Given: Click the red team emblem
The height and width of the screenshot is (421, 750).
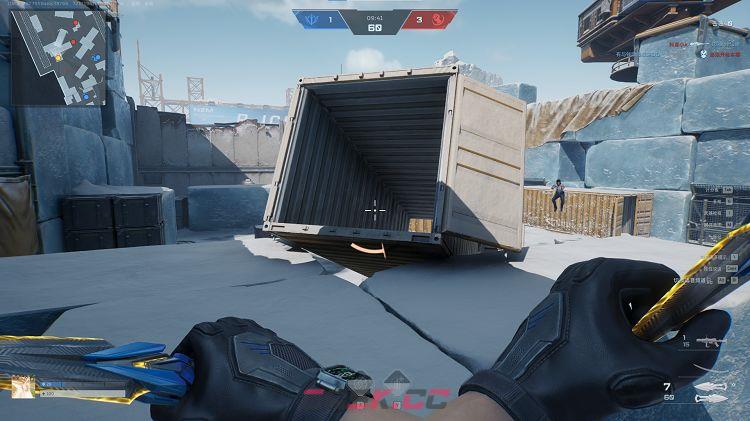Looking at the screenshot, I should click(x=442, y=18).
